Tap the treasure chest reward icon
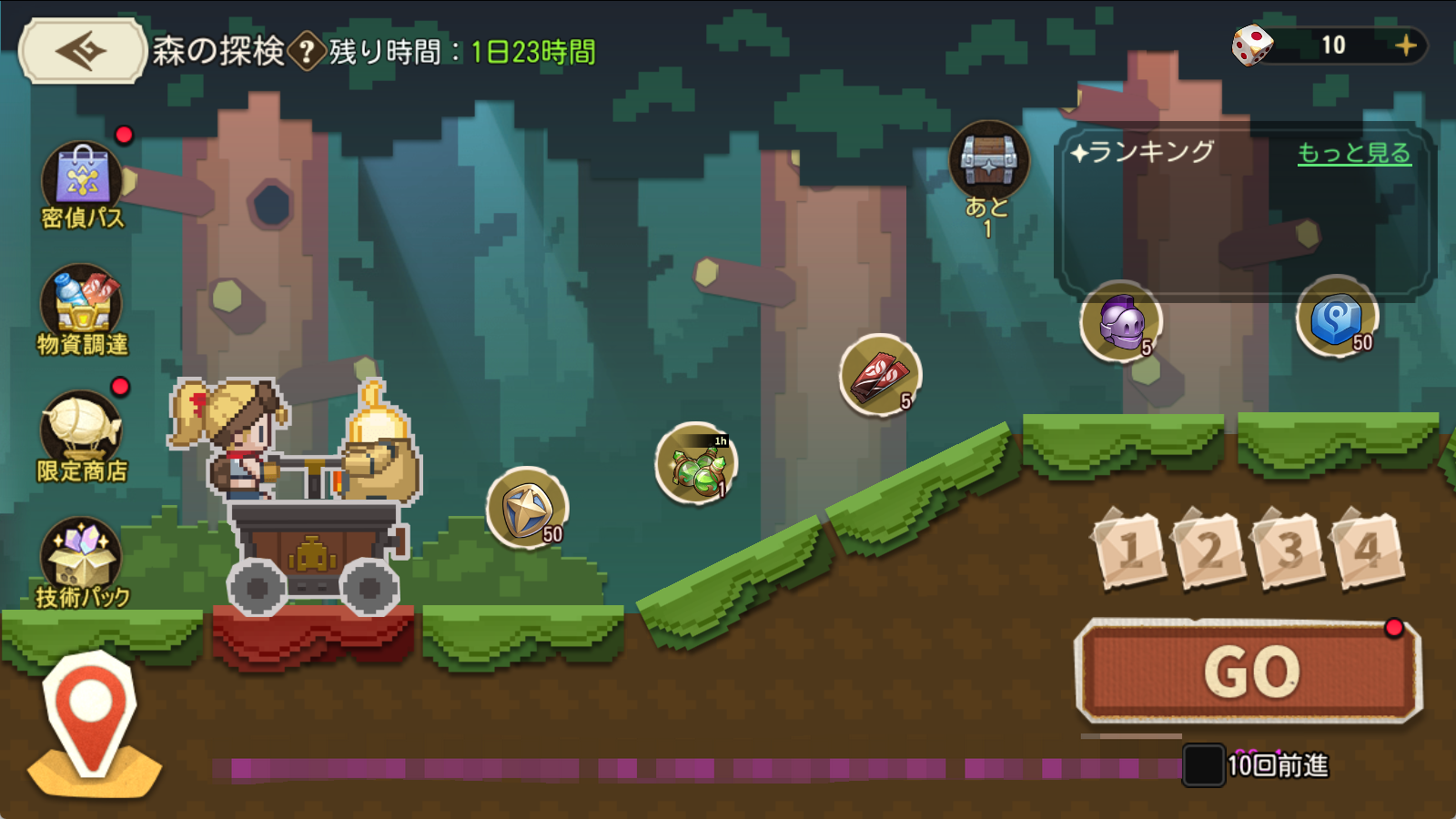Screen dimensions: 1456x819 pos(988,160)
